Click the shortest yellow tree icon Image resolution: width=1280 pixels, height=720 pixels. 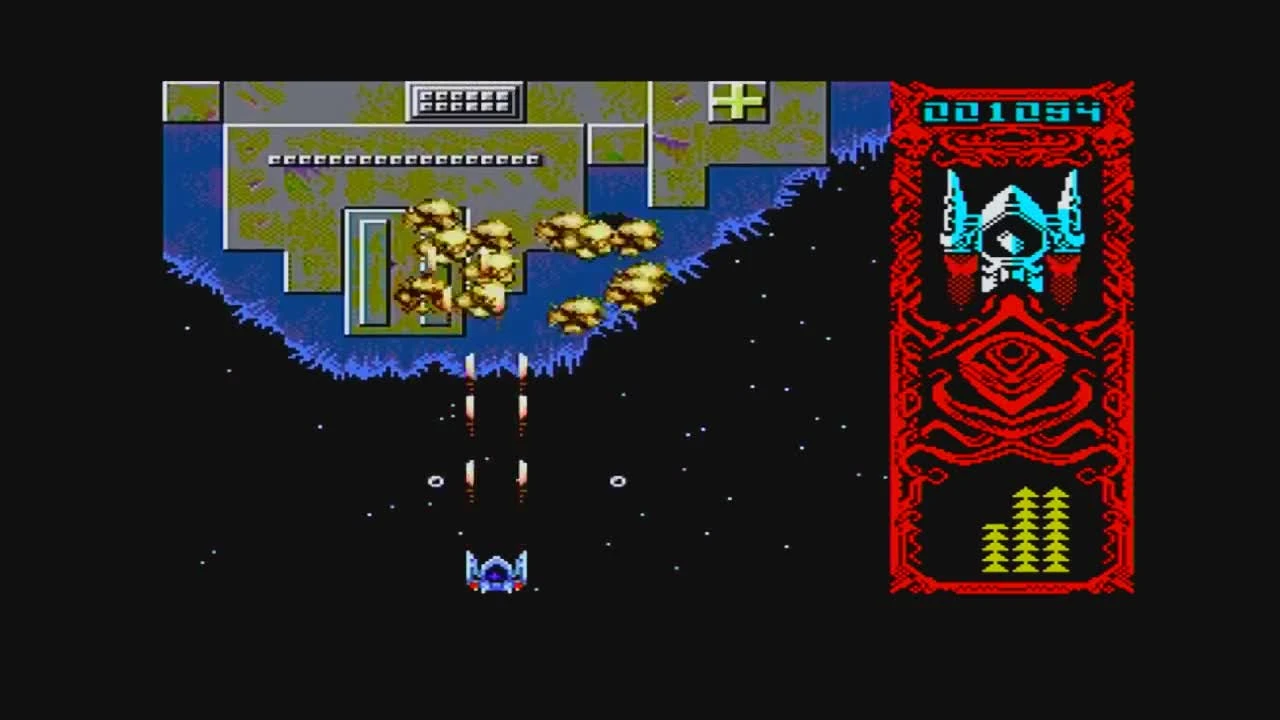click(x=993, y=550)
